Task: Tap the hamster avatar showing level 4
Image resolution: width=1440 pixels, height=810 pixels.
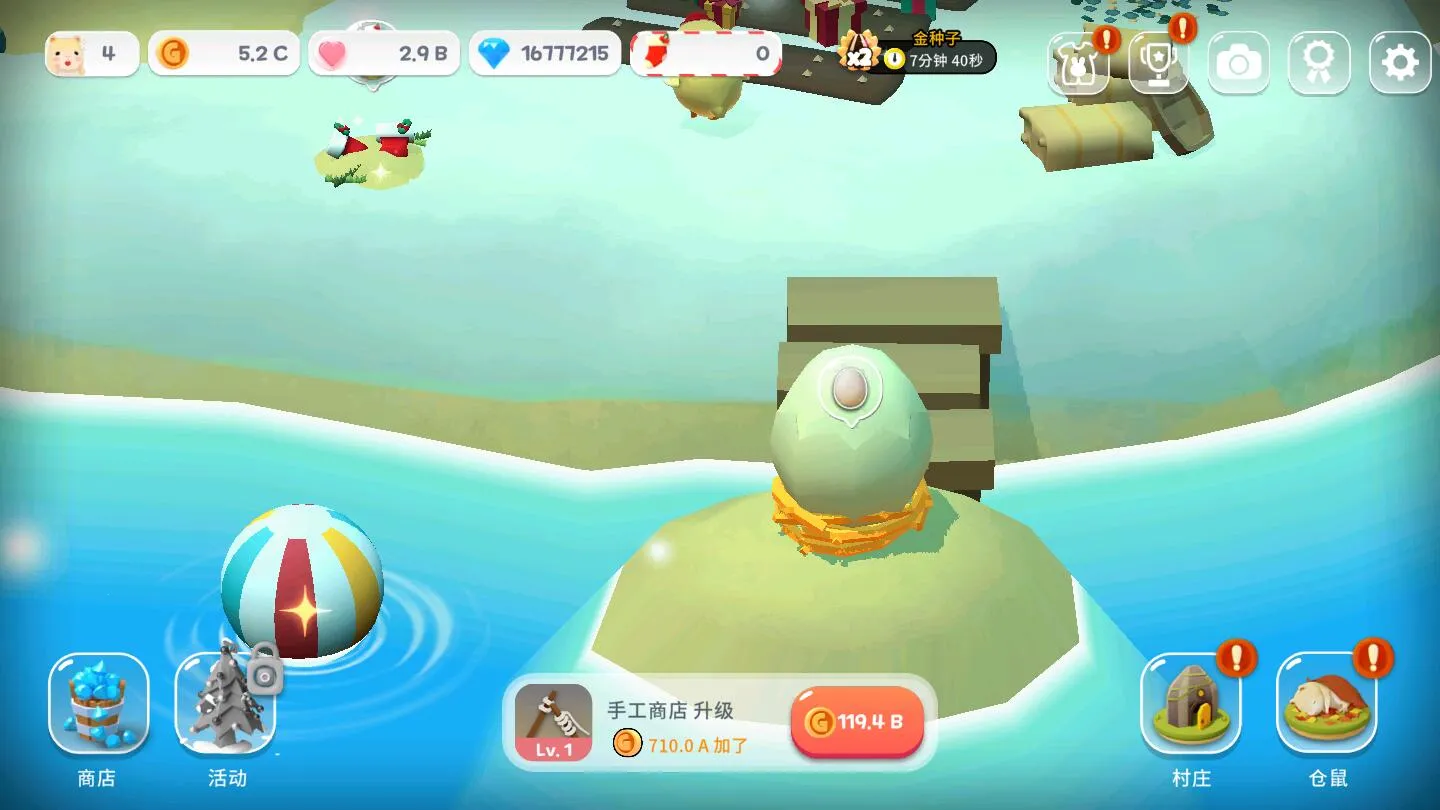Action: pyautogui.click(x=90, y=54)
